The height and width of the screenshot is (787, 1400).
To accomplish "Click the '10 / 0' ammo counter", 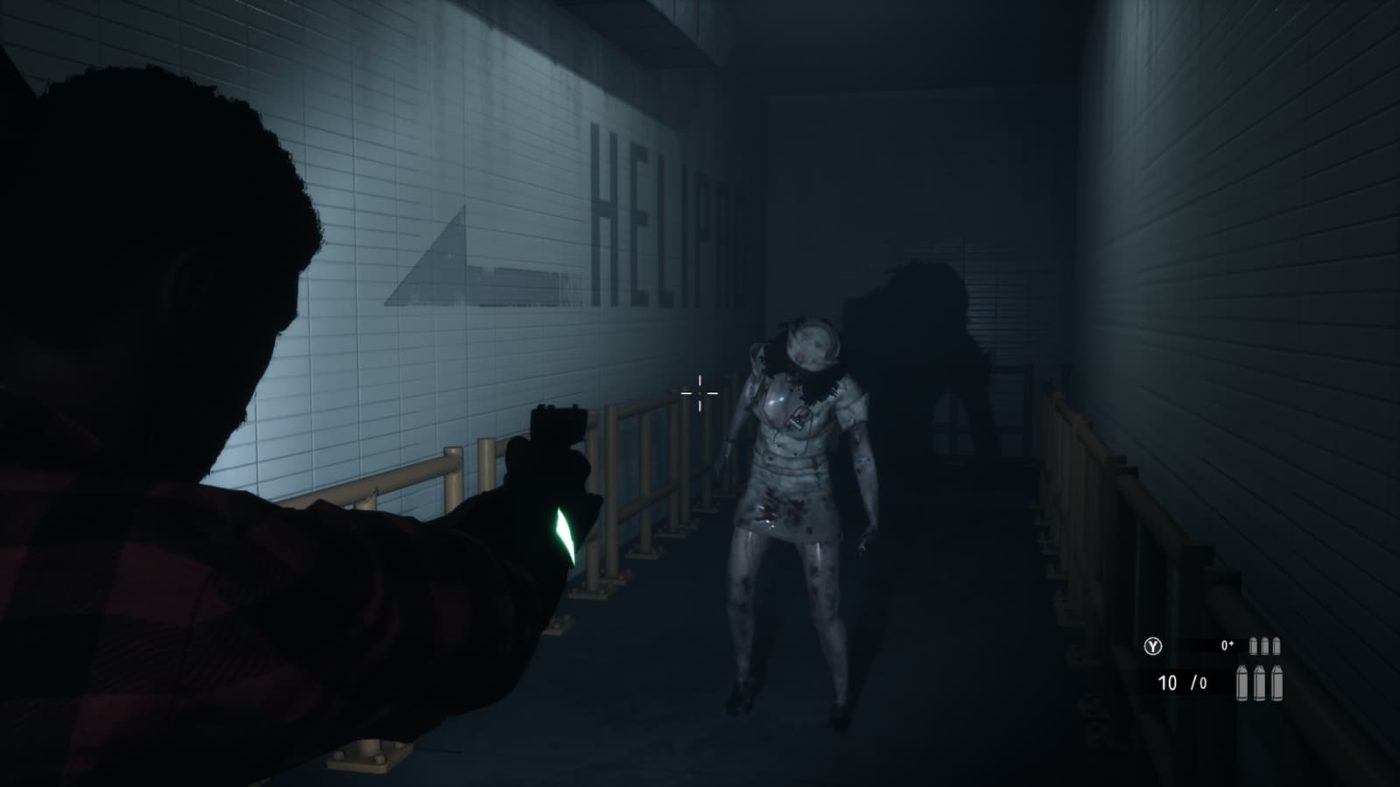I will [x=1182, y=683].
